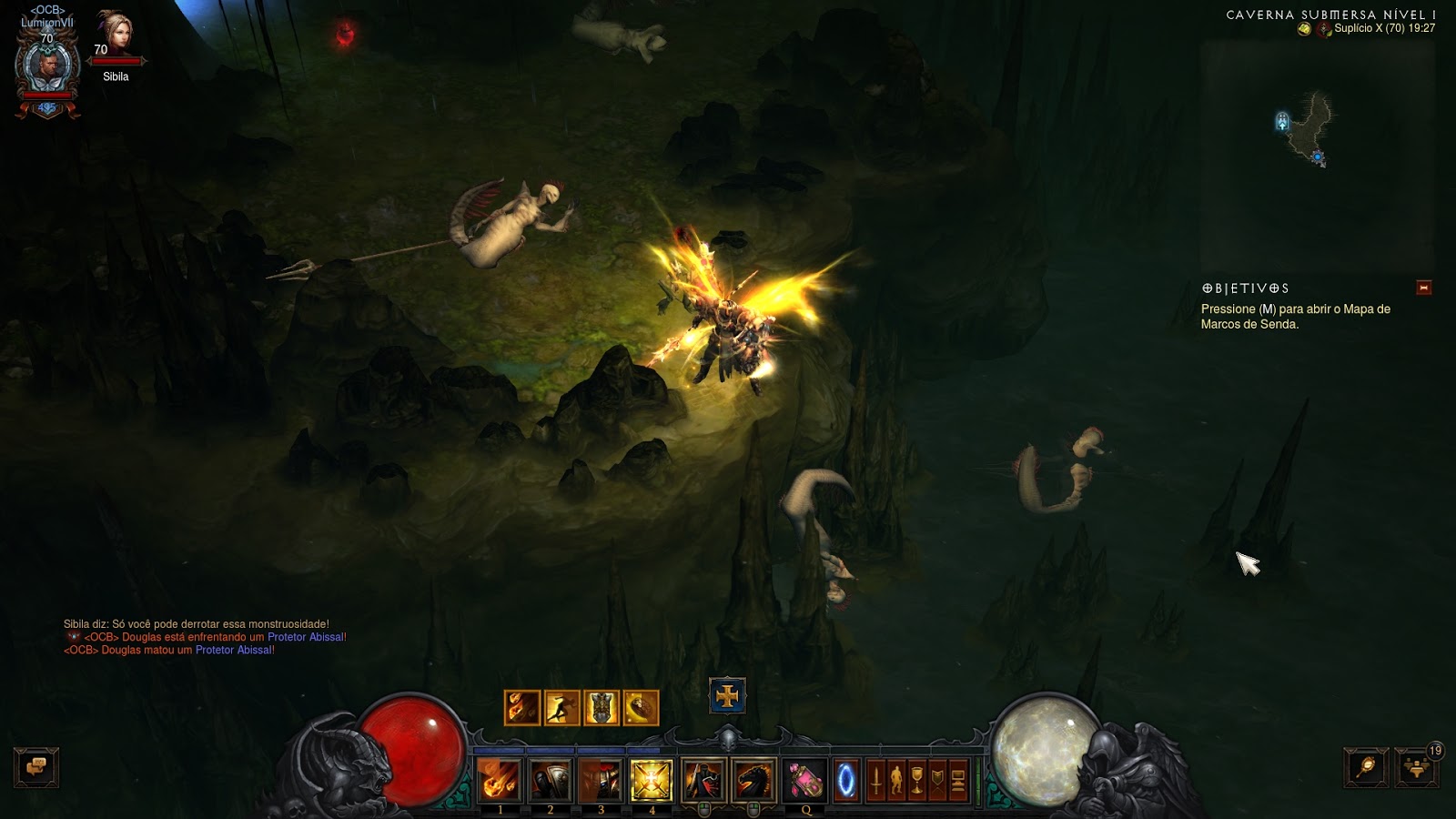The image size is (1456, 819).
Task: Select the armor skill in slot 3
Action: point(602,779)
